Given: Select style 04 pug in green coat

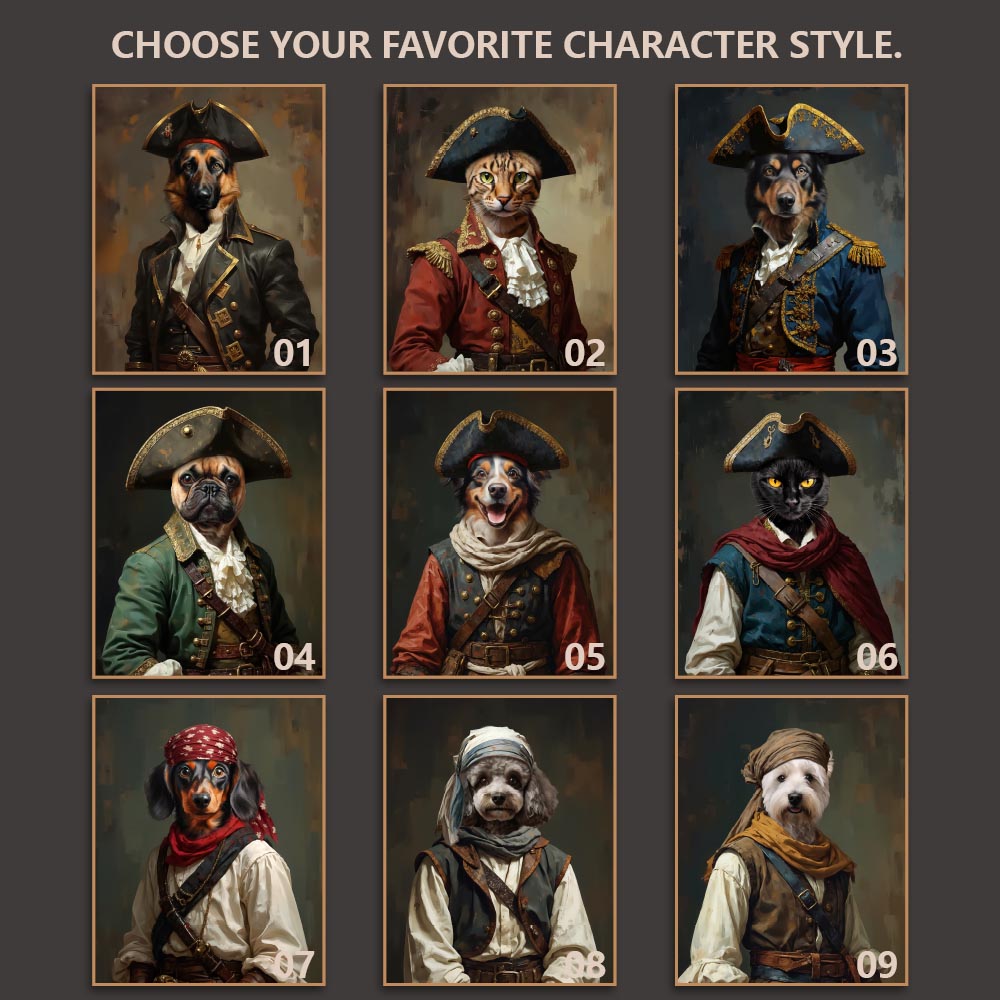Looking at the screenshot, I should (x=209, y=533).
